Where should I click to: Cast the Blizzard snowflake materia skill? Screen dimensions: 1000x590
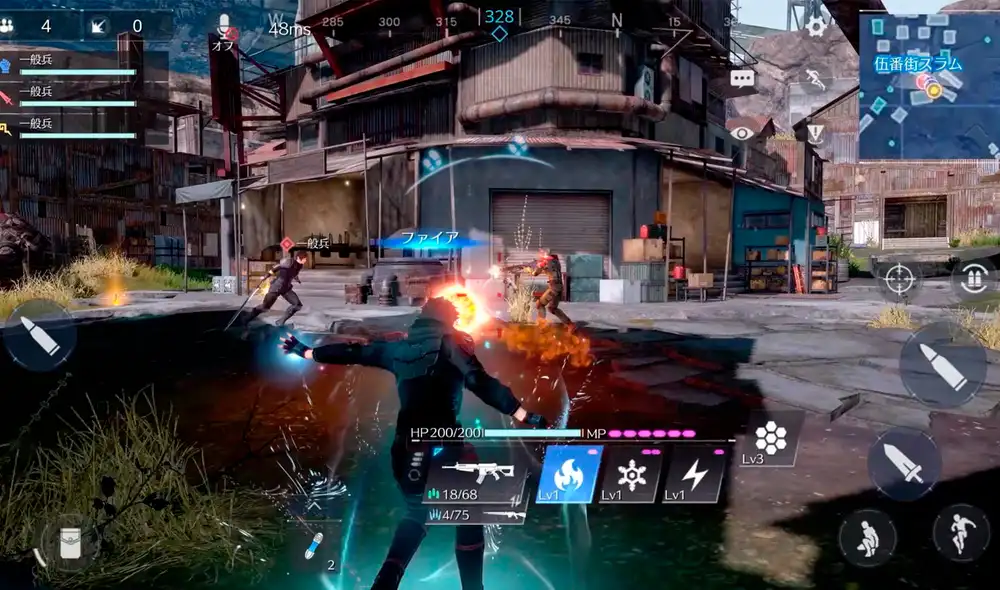coord(632,473)
